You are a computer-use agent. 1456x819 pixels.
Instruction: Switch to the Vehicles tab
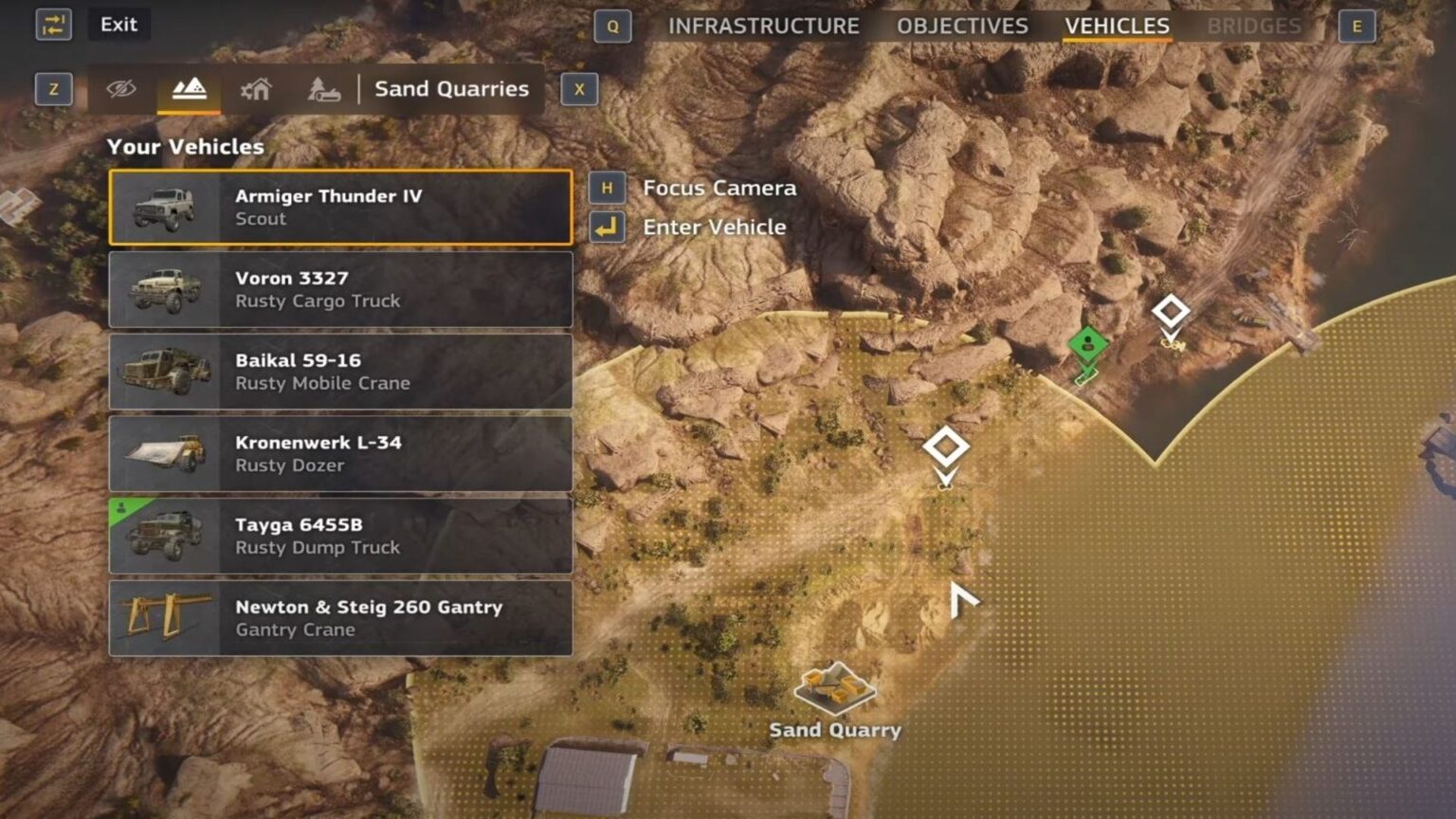pos(1117,26)
